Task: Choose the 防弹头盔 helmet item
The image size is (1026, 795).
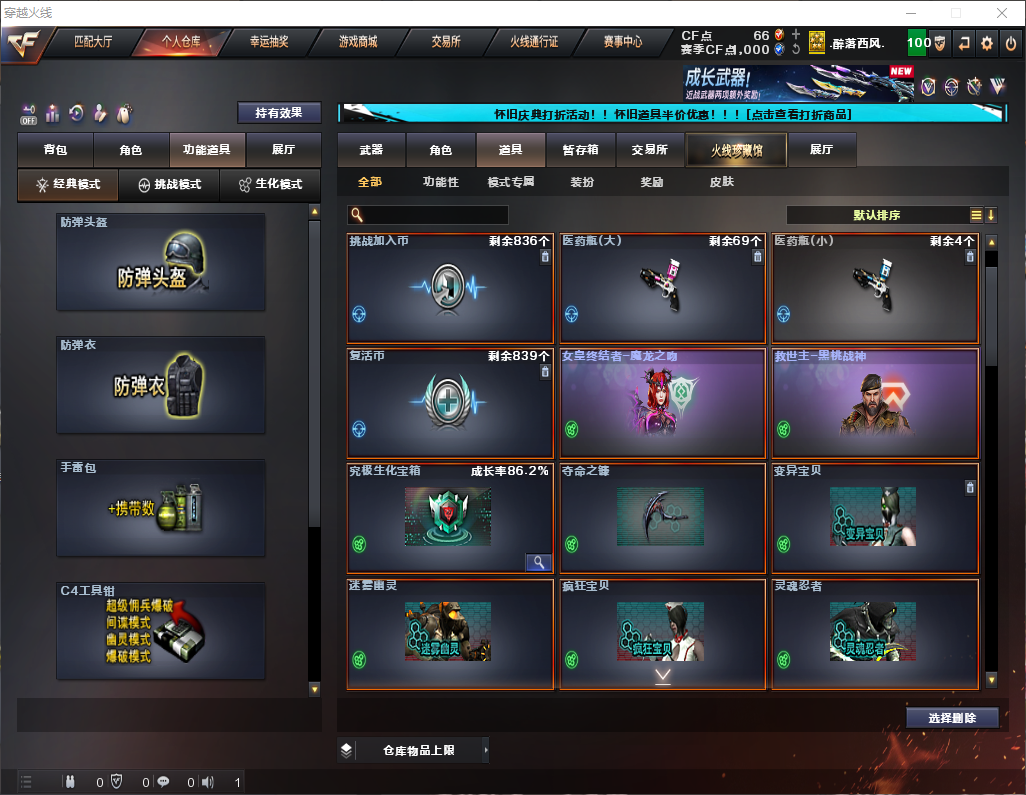Action: 160,261
